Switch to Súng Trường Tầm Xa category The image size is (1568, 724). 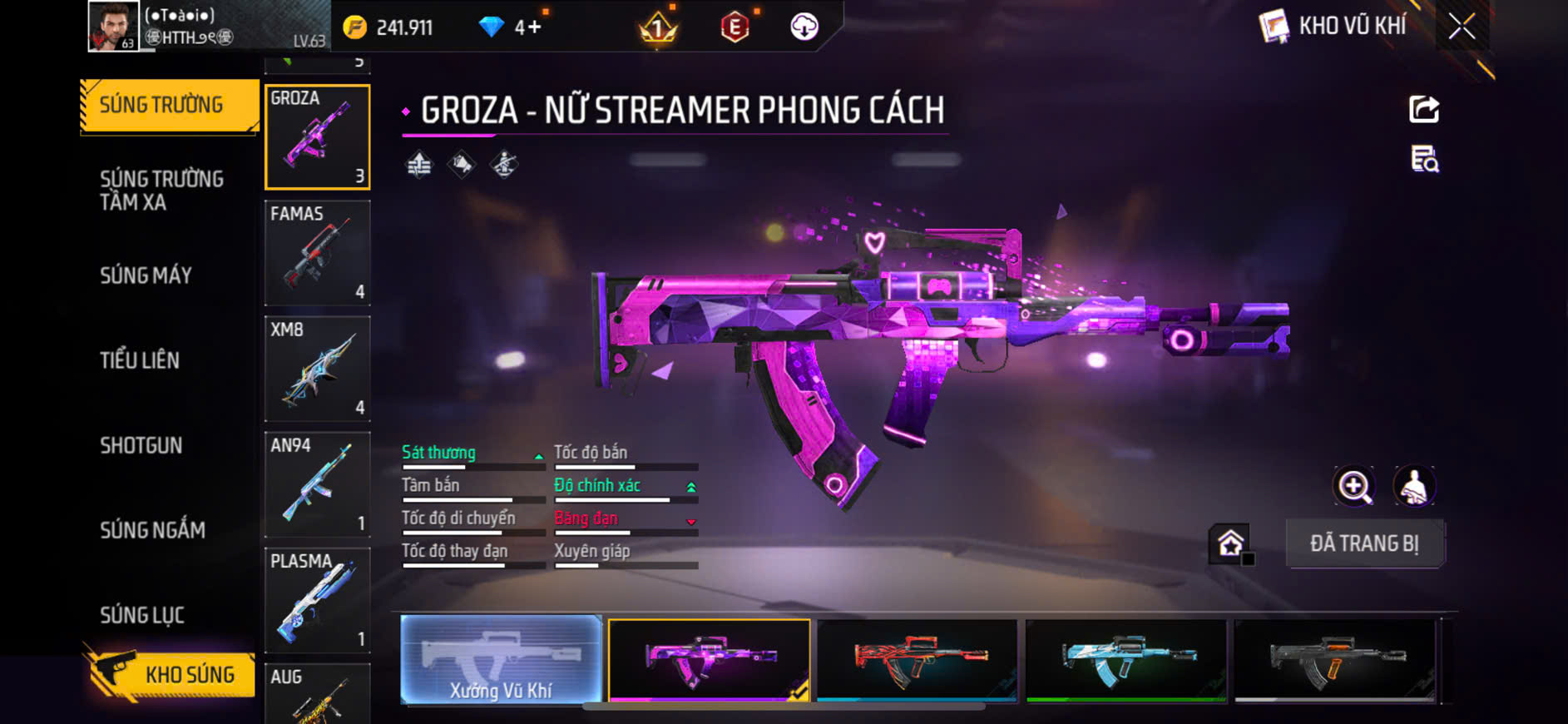tap(161, 191)
